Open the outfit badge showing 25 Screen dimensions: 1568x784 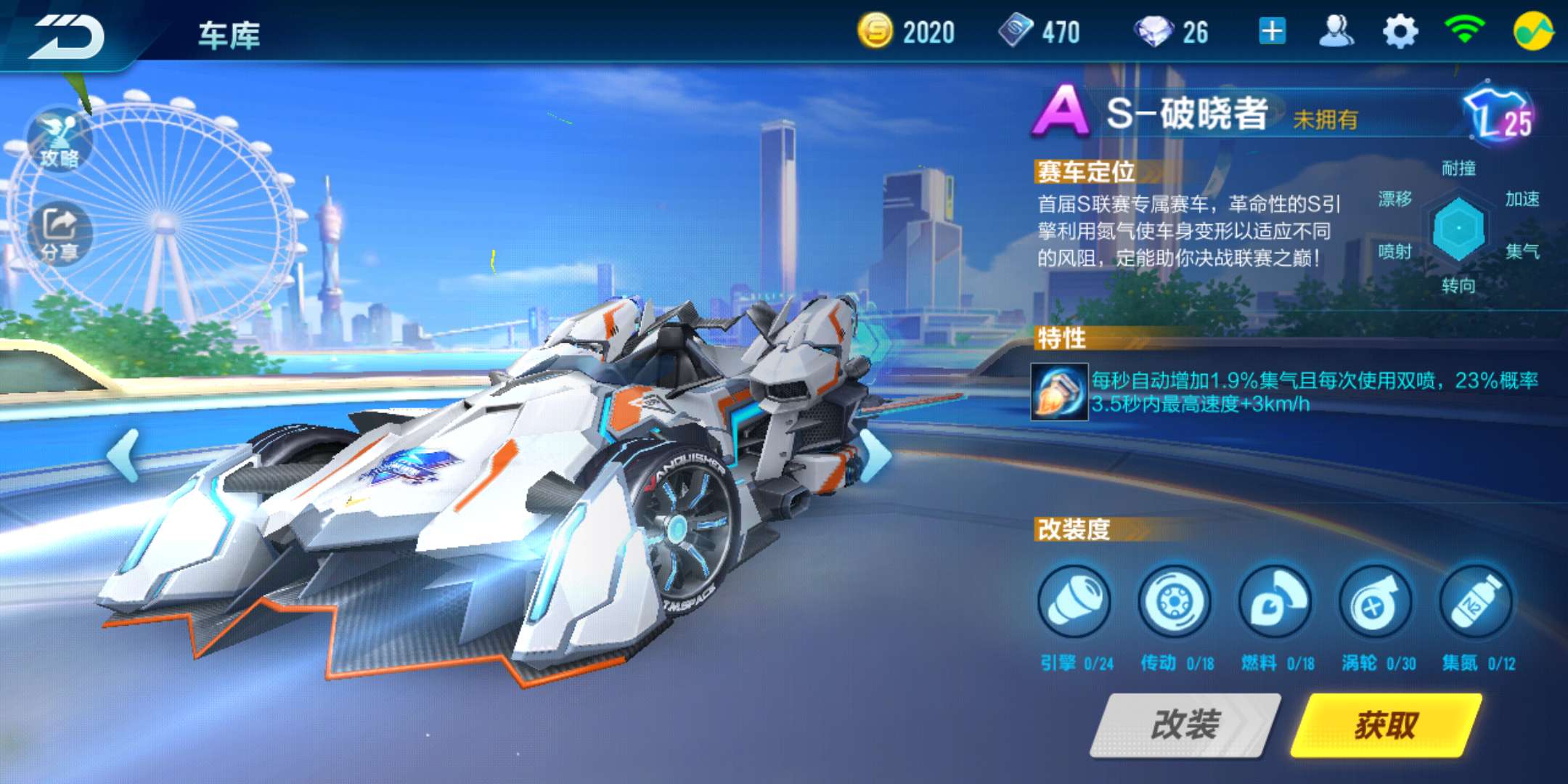click(1499, 120)
